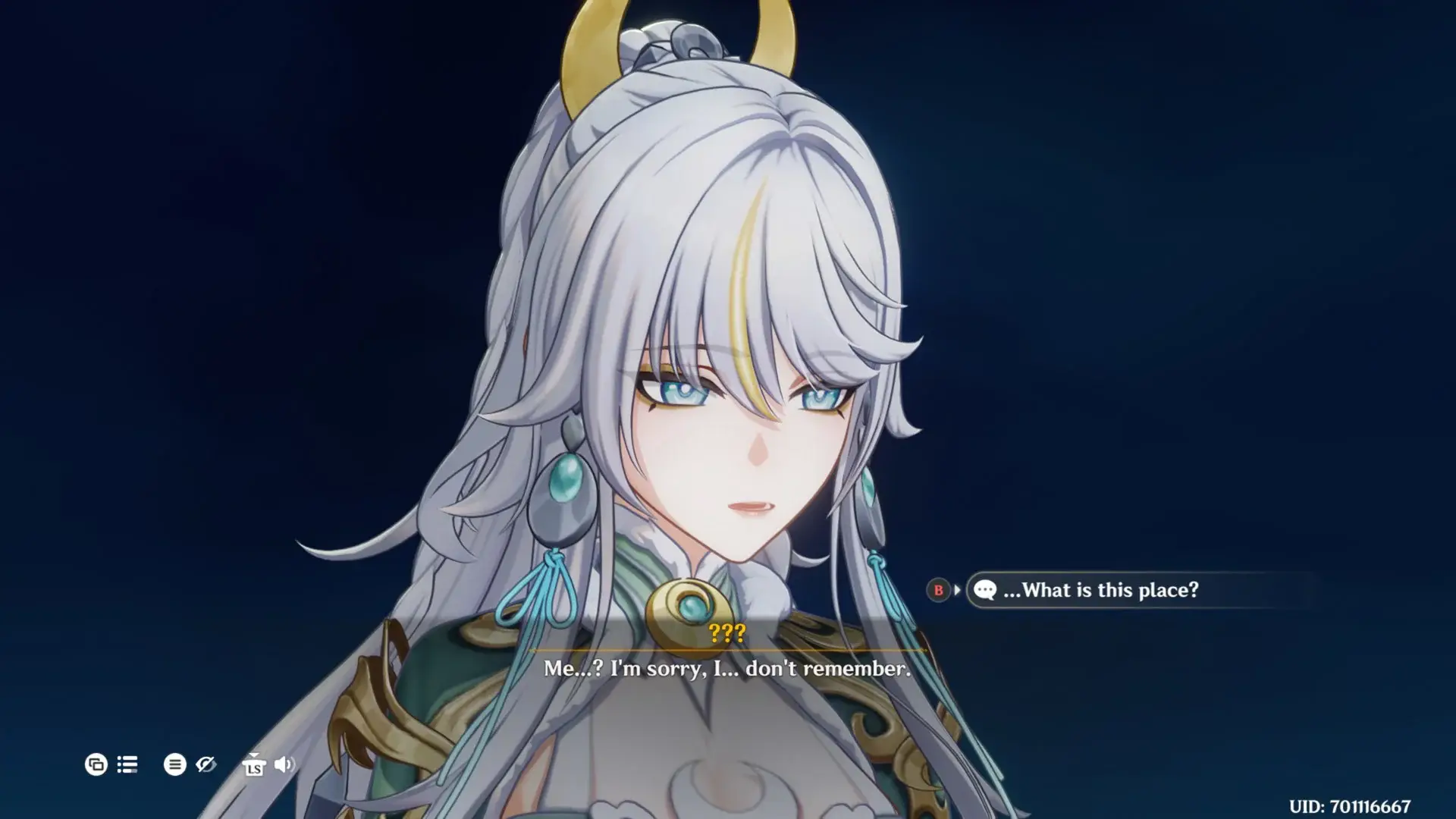This screenshot has height=819, width=1456.
Task: Click the triangle pointer beside the B prompt
Action: pos(956,591)
